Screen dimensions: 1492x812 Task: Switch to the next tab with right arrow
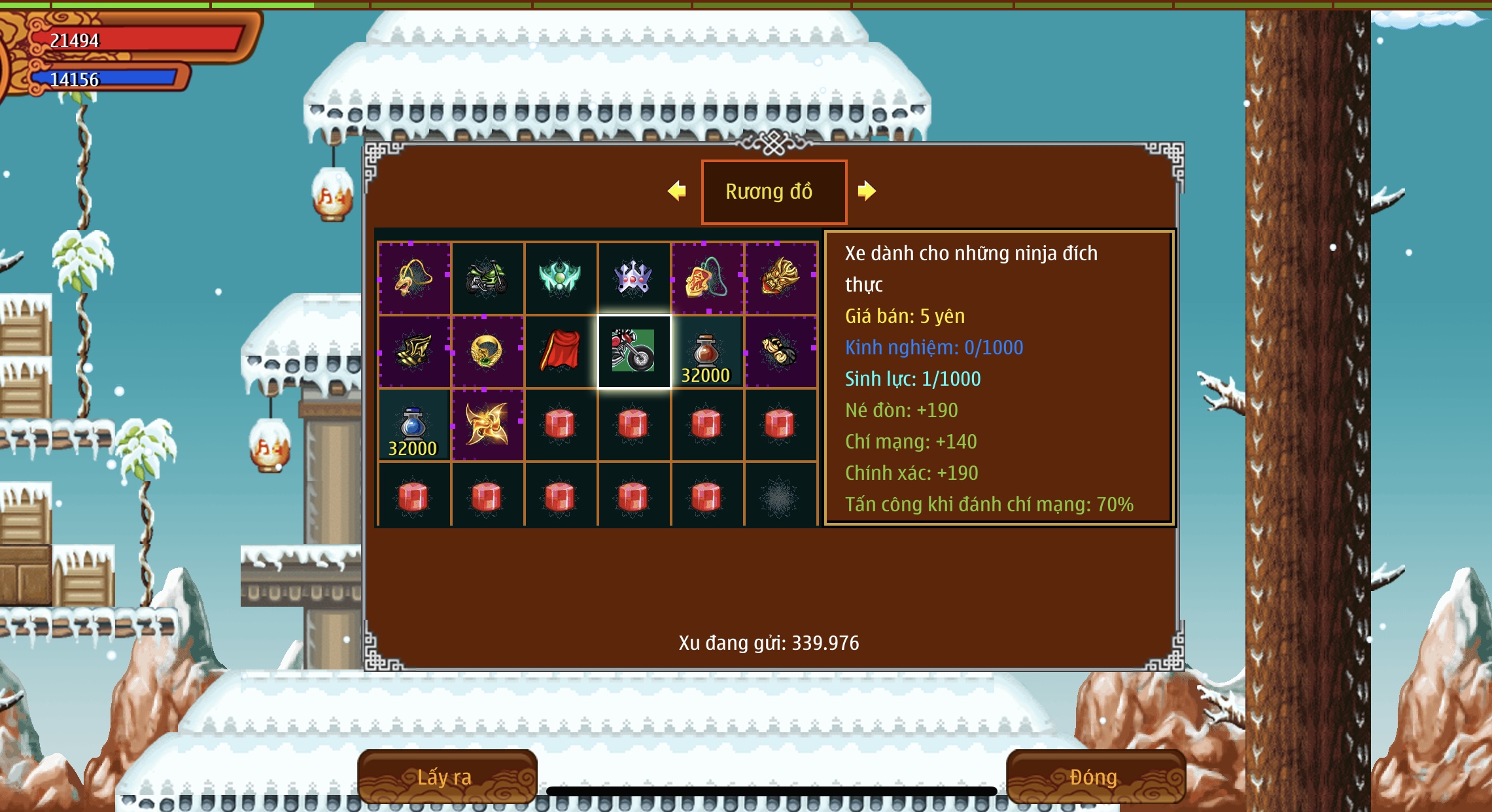tap(866, 191)
